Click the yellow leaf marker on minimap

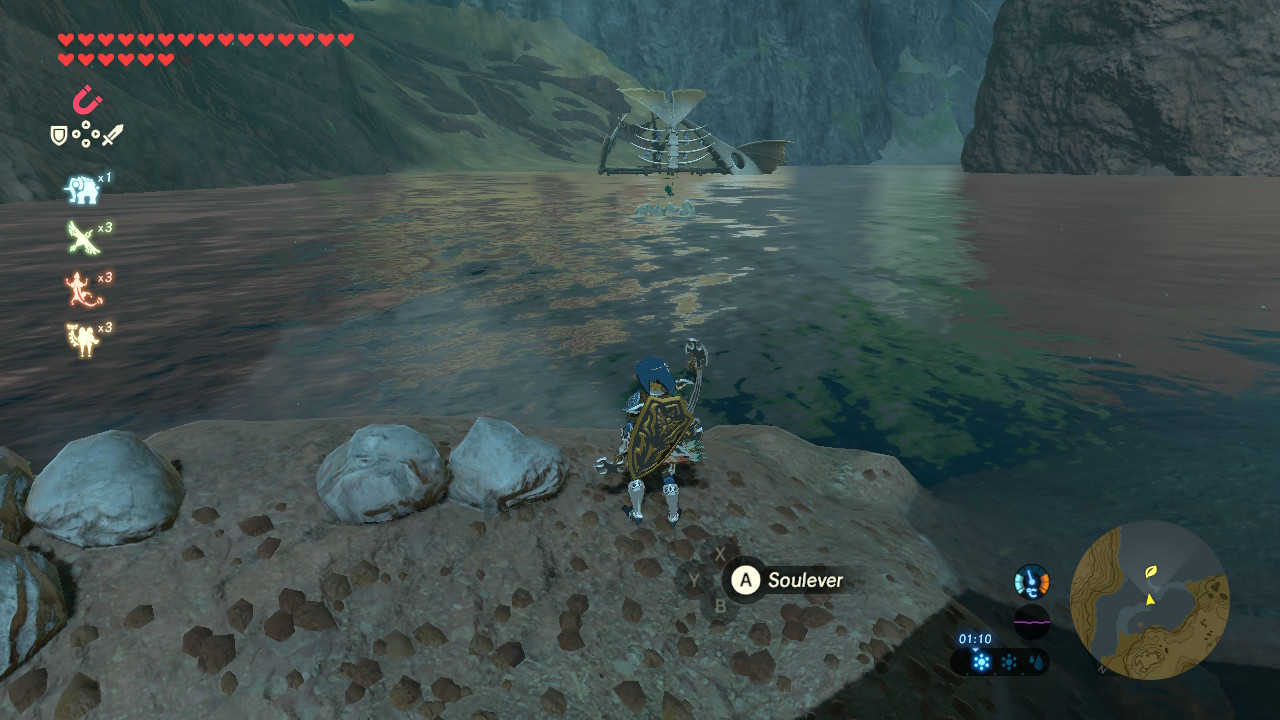coord(1152,572)
